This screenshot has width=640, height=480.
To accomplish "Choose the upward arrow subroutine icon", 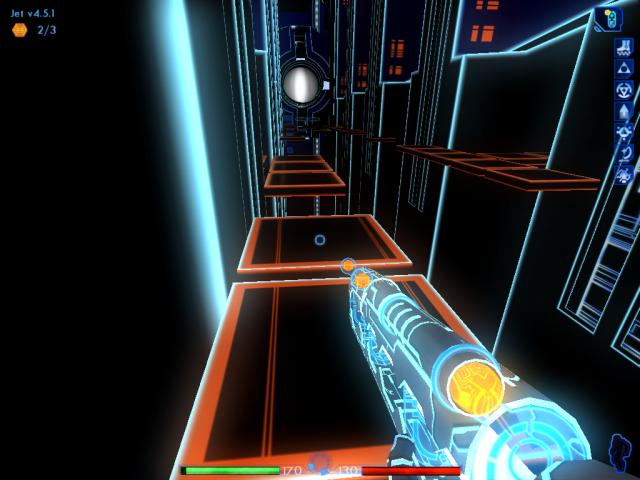I will point(623,110).
